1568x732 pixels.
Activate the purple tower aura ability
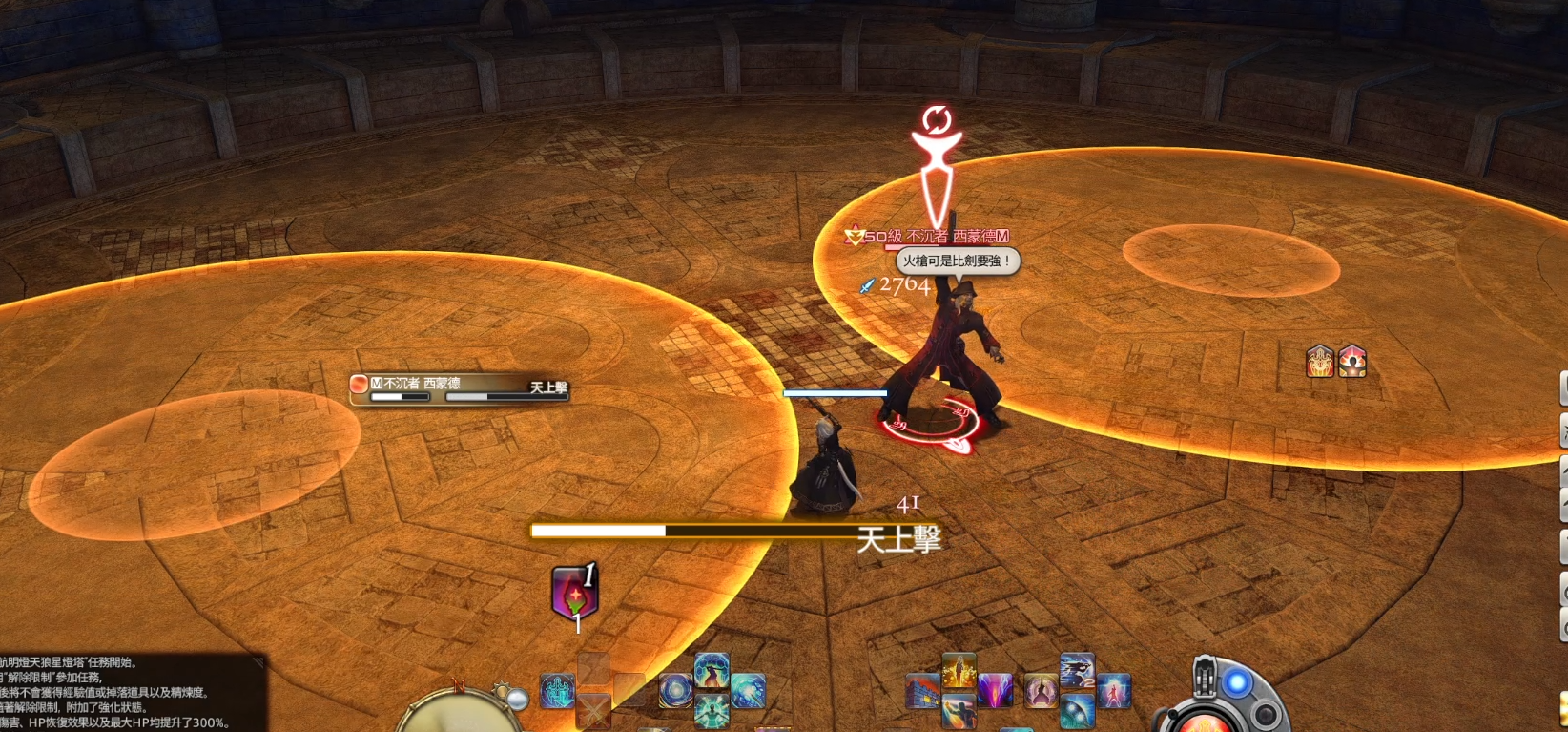pos(1042,691)
